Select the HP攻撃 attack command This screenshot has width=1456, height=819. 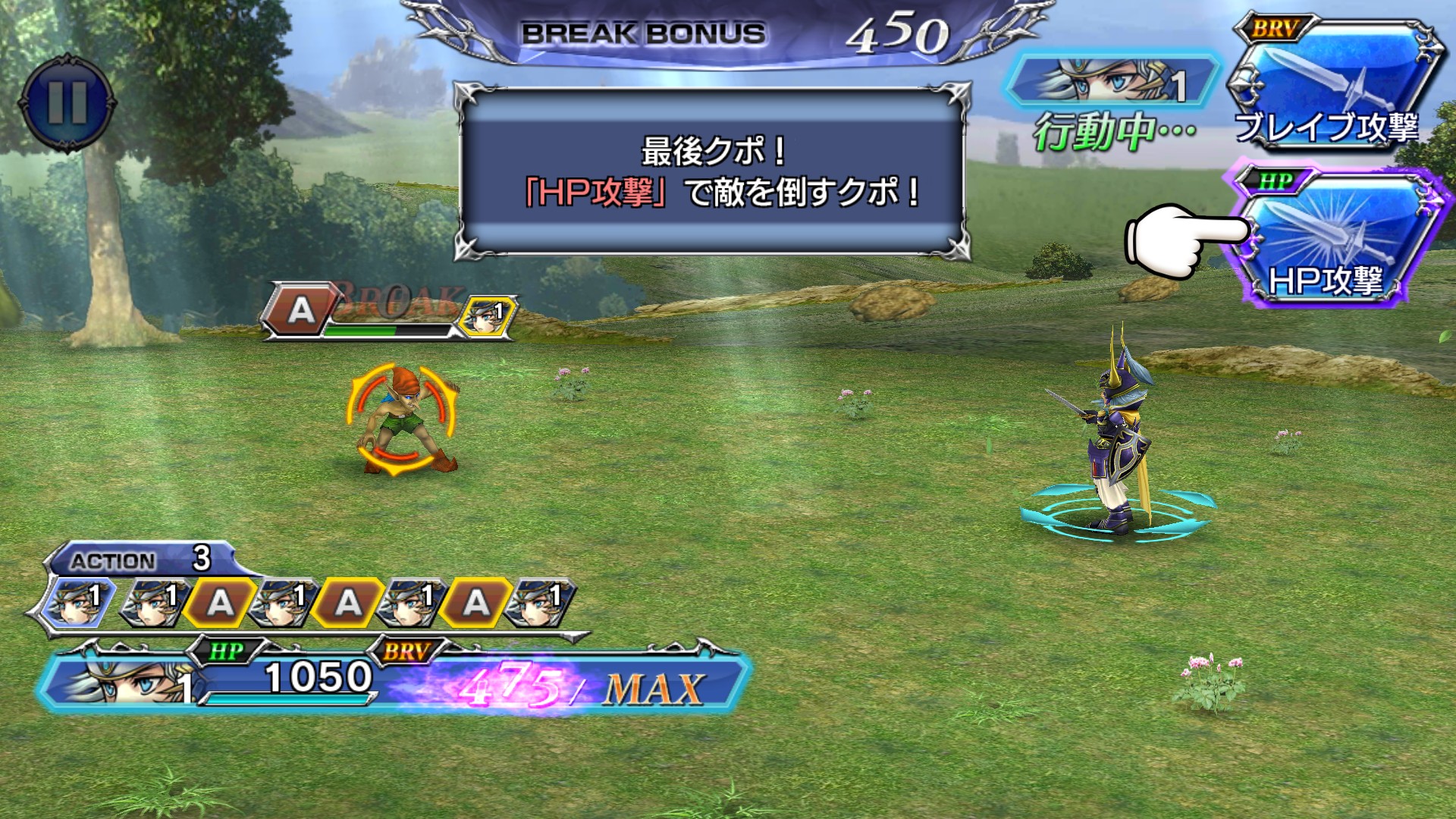click(1332, 237)
